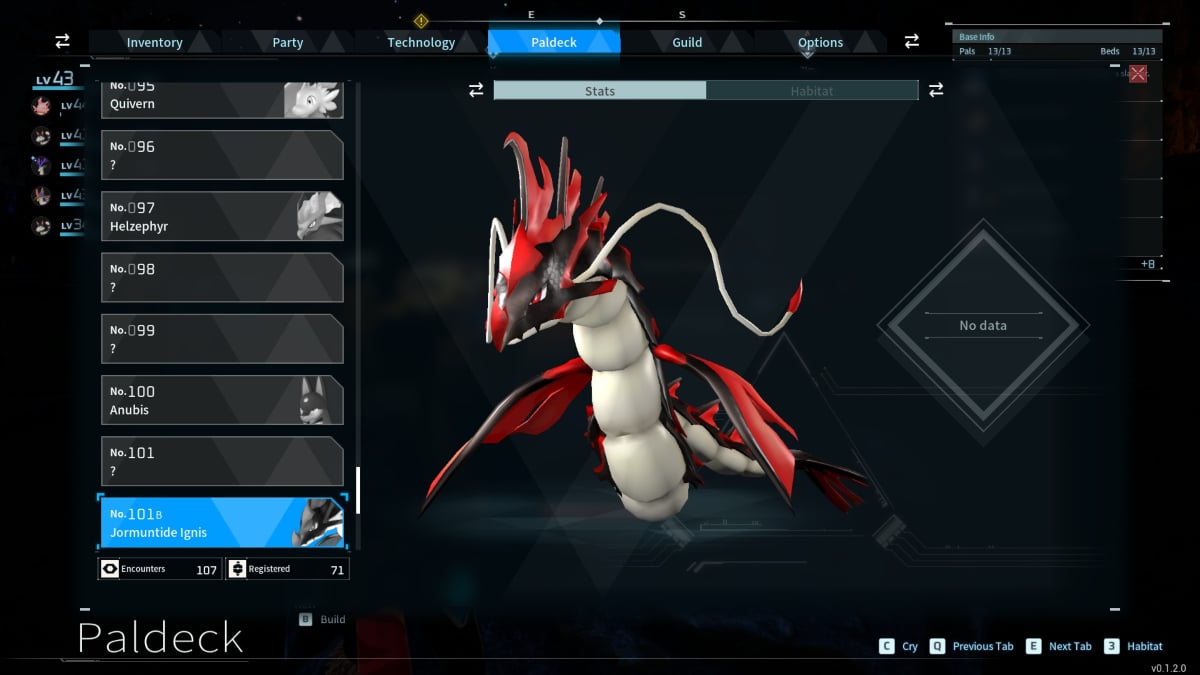The height and width of the screenshot is (675, 1200).
Task: Switch to the Party tab
Action: click(288, 42)
